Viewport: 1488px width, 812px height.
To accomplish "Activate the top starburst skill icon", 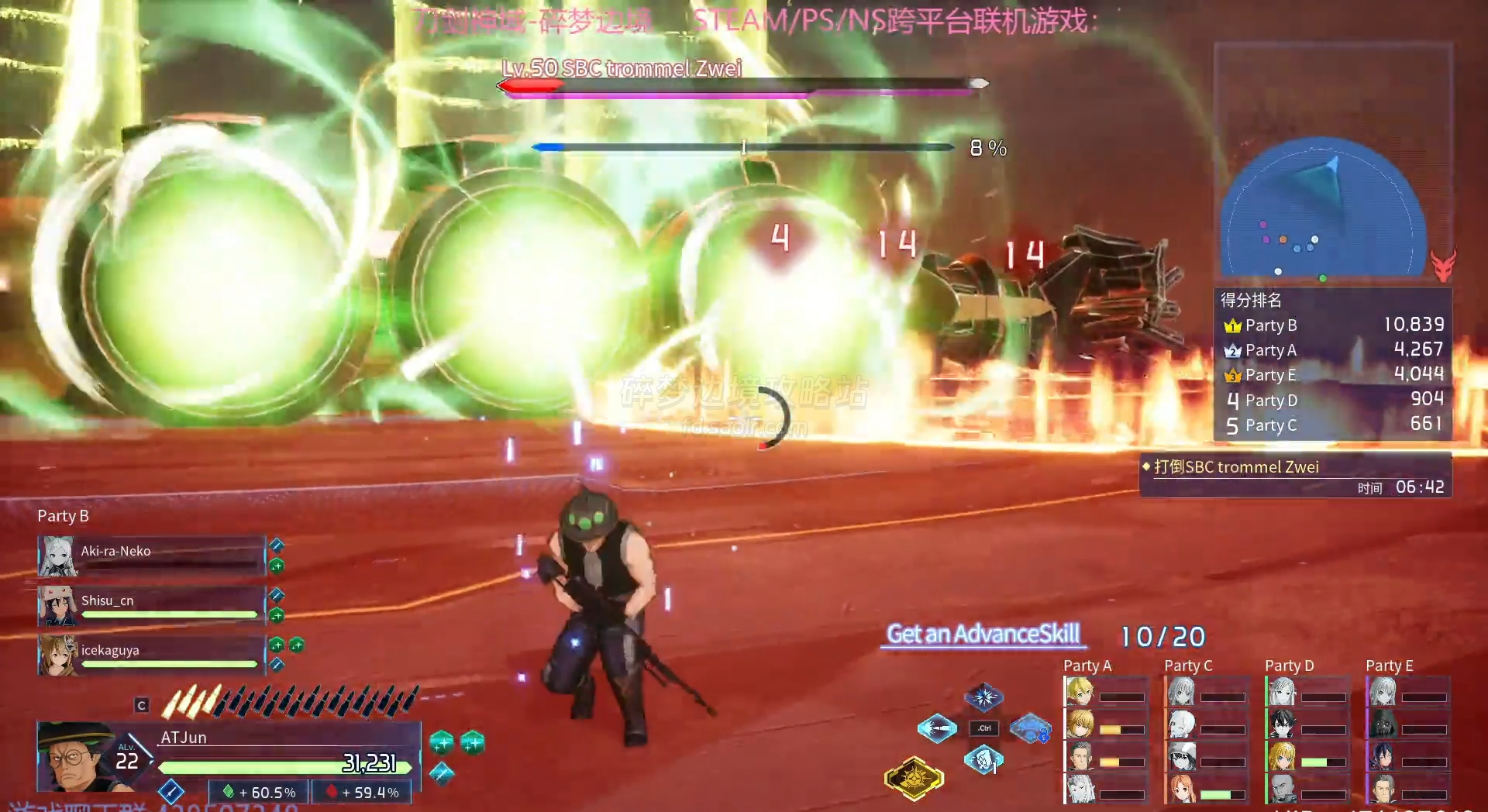I will click(983, 697).
